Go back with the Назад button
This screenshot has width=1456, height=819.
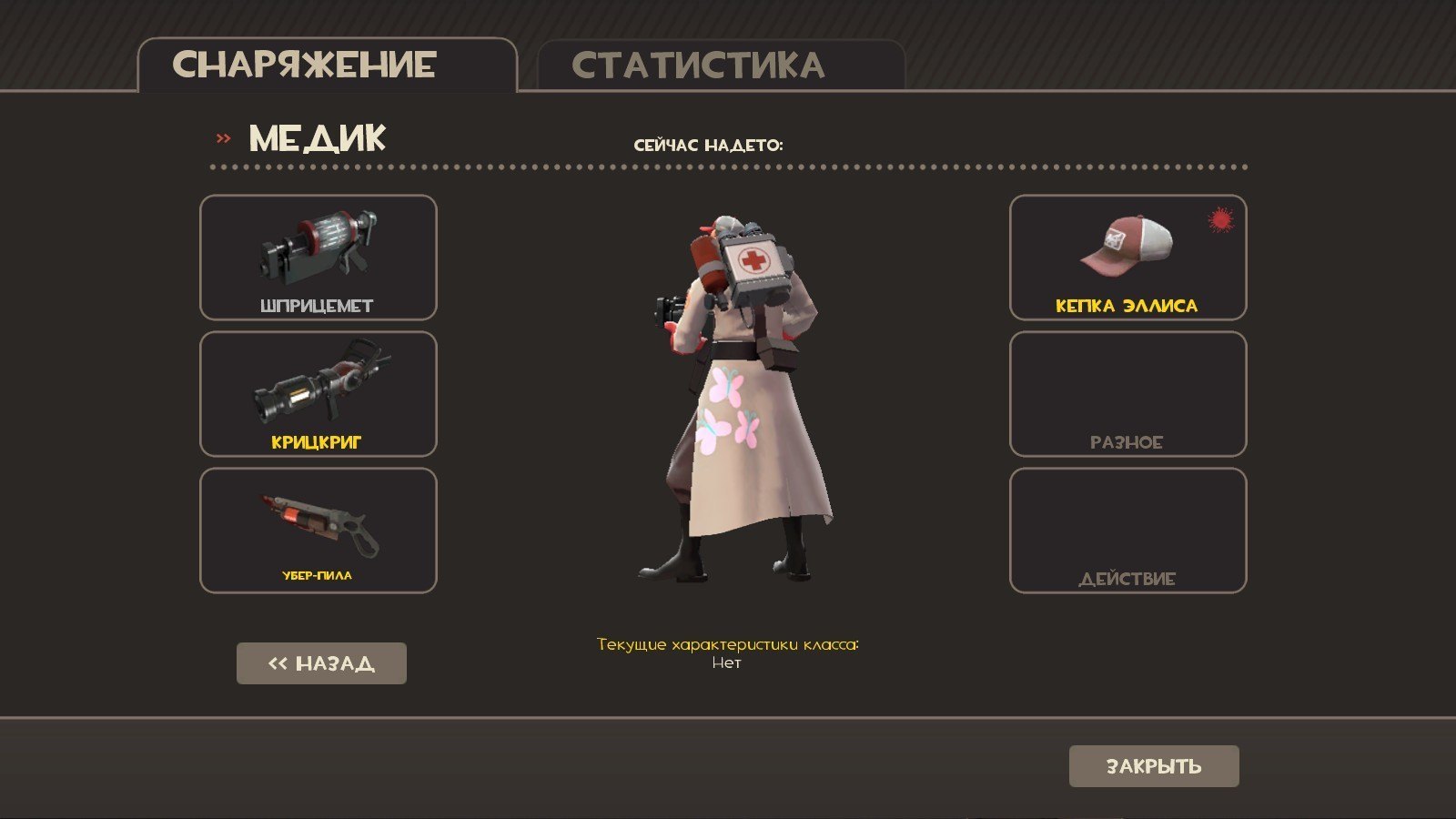321,663
